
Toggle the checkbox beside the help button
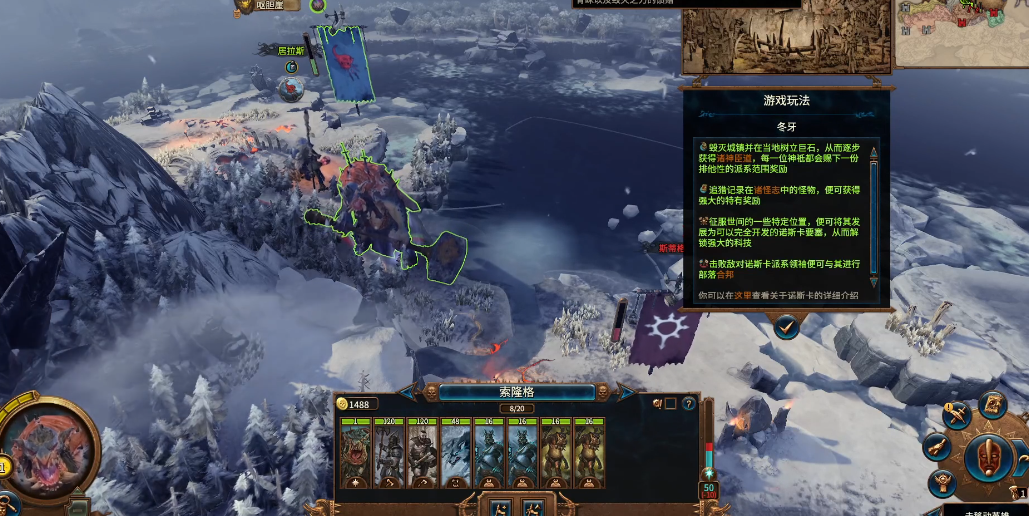click(x=670, y=404)
